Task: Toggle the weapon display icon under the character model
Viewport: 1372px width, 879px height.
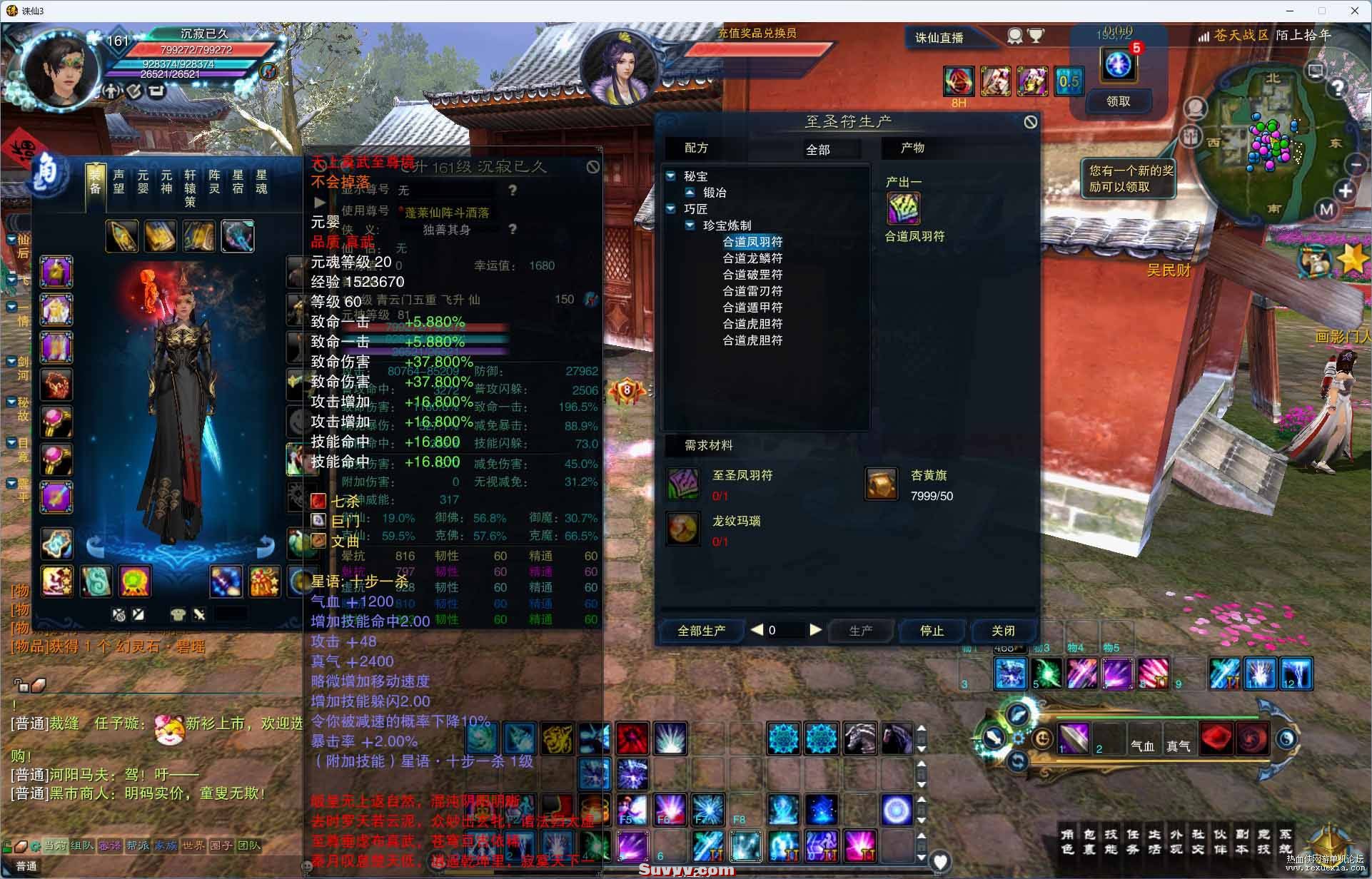Action: pyautogui.click(x=199, y=614)
